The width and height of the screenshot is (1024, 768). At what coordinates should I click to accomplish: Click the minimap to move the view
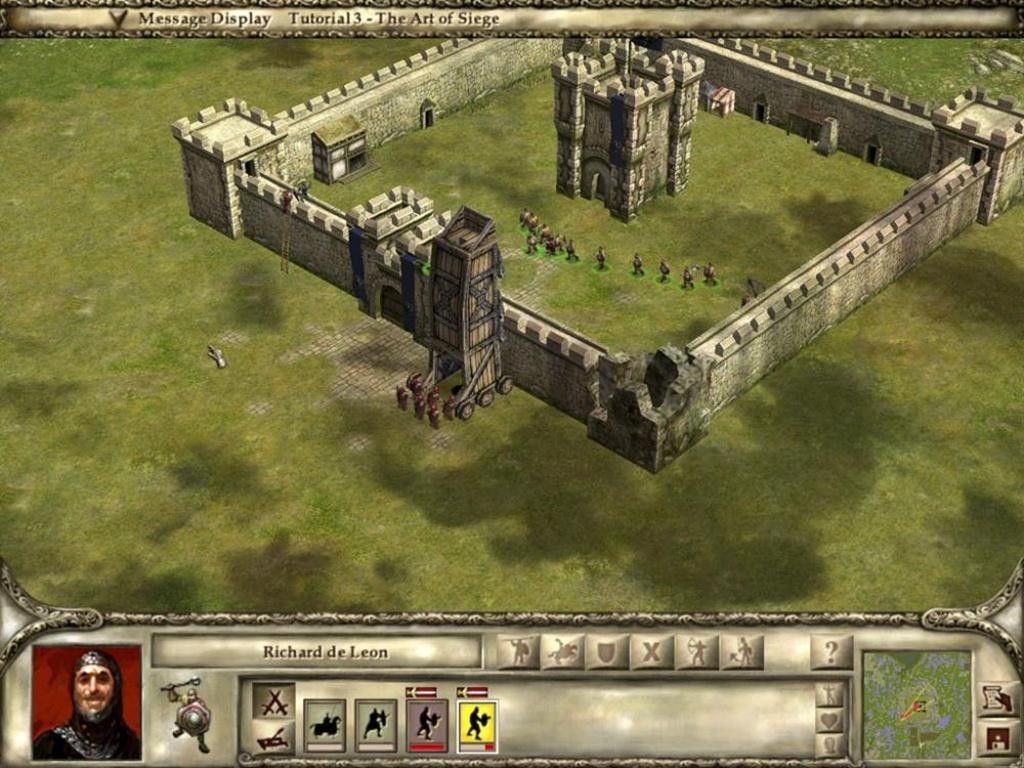click(917, 704)
